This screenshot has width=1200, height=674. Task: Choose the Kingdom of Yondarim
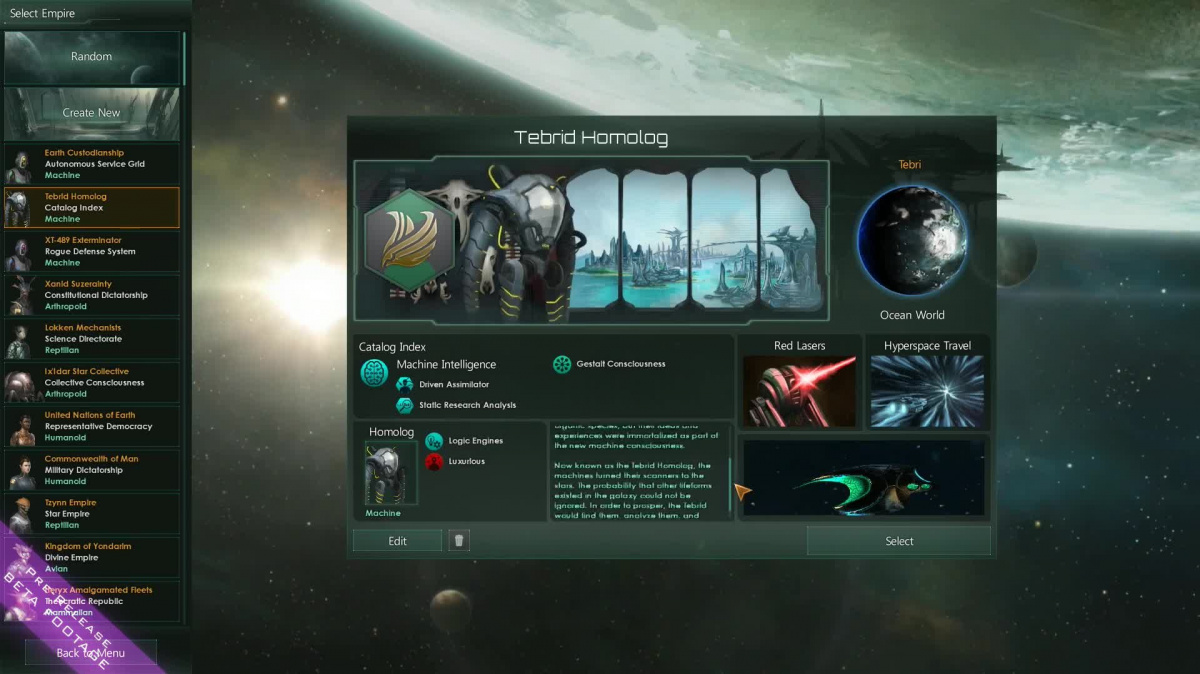92,557
